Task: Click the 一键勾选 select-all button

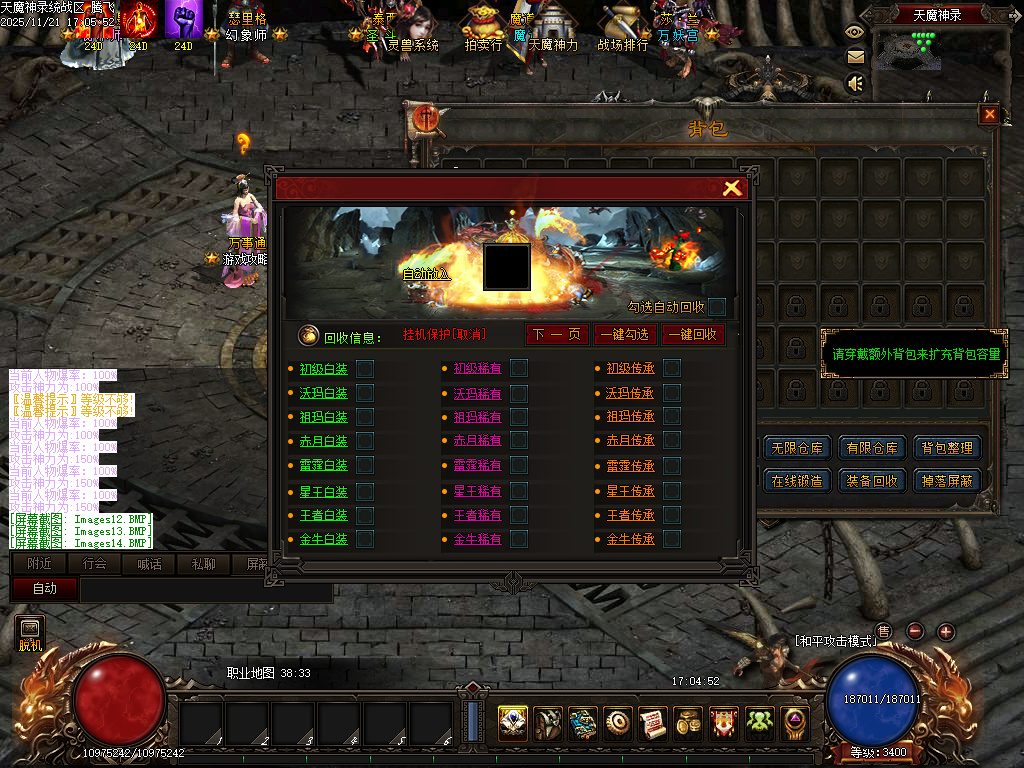Action: [x=624, y=334]
